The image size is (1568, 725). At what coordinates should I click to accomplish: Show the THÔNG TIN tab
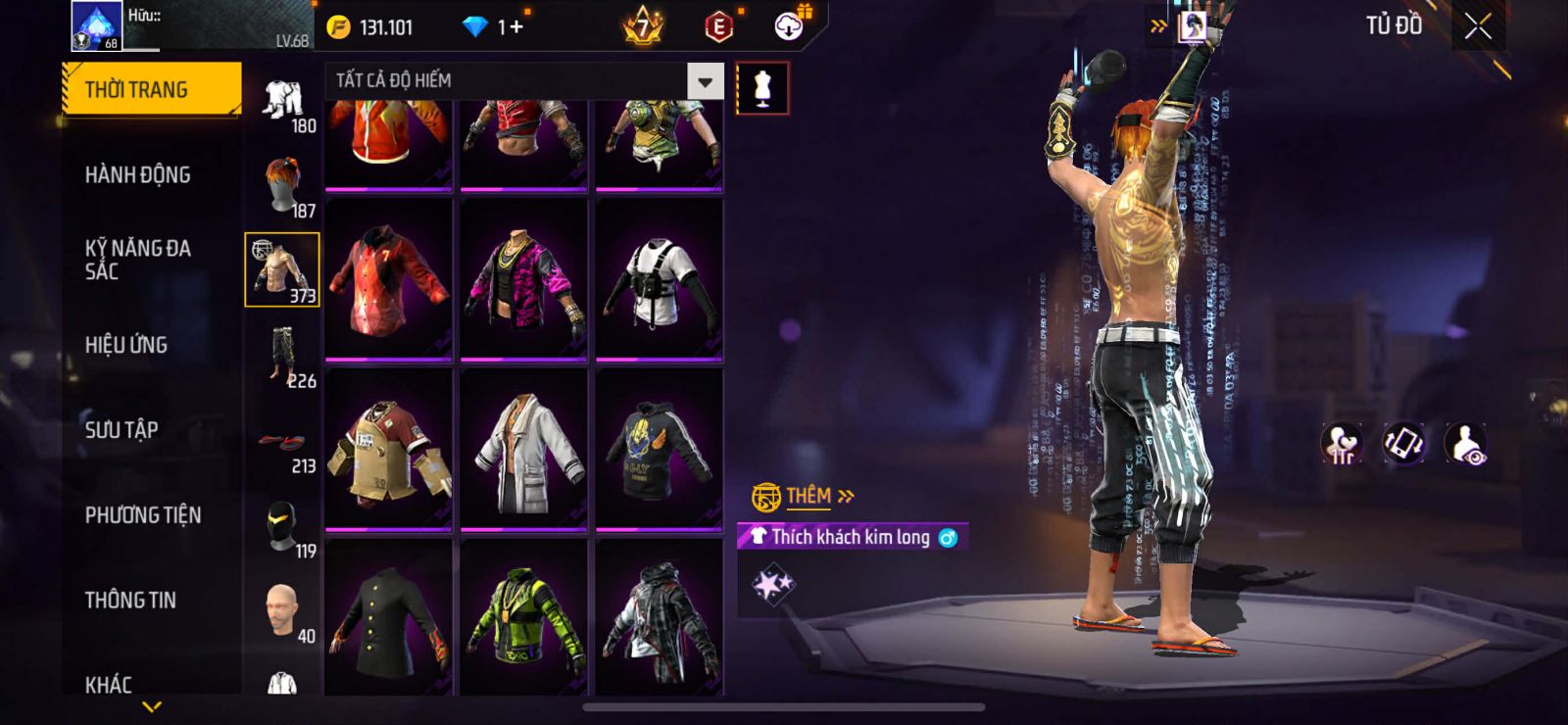pos(130,601)
